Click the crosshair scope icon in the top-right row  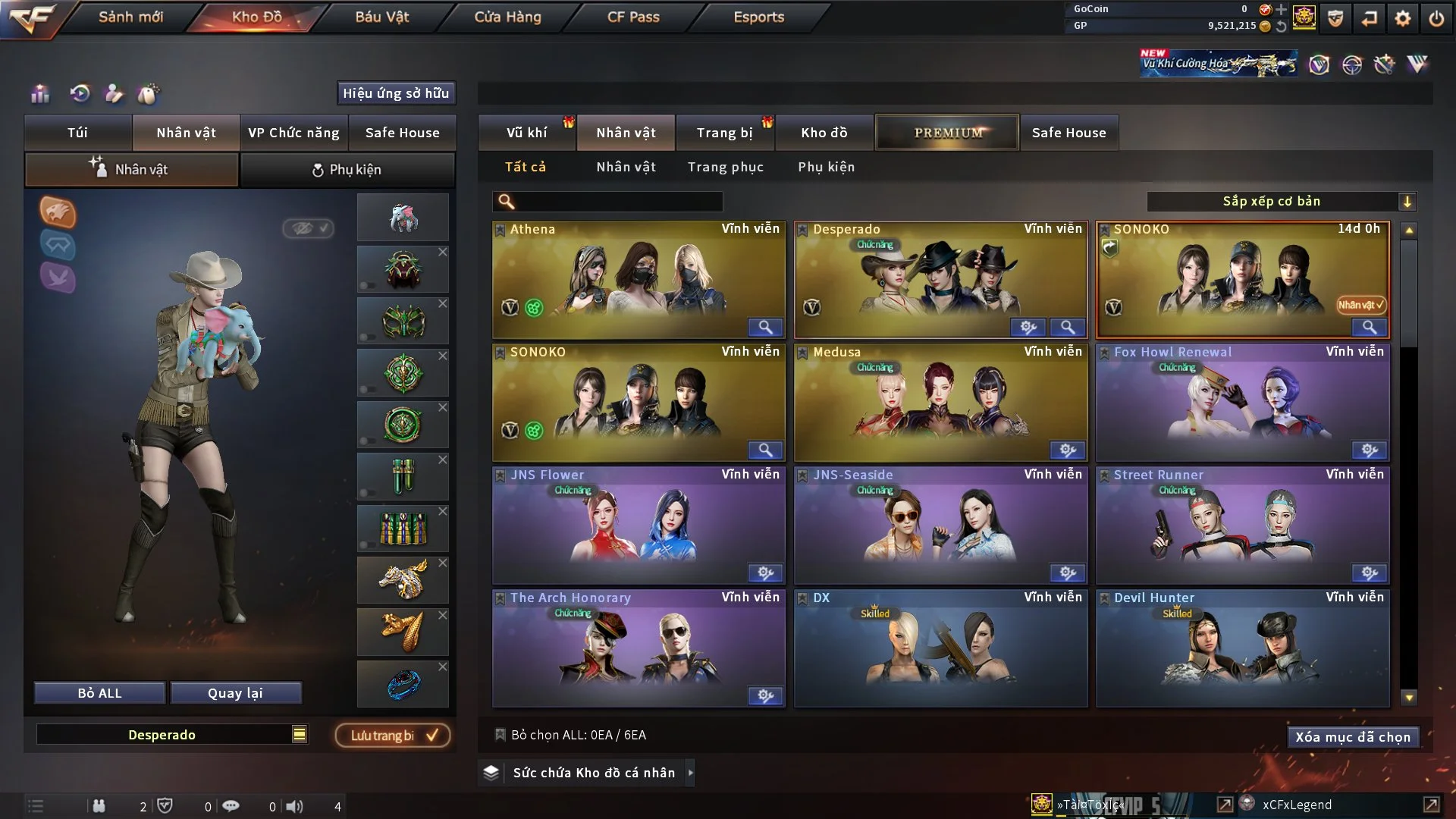click(x=1353, y=65)
